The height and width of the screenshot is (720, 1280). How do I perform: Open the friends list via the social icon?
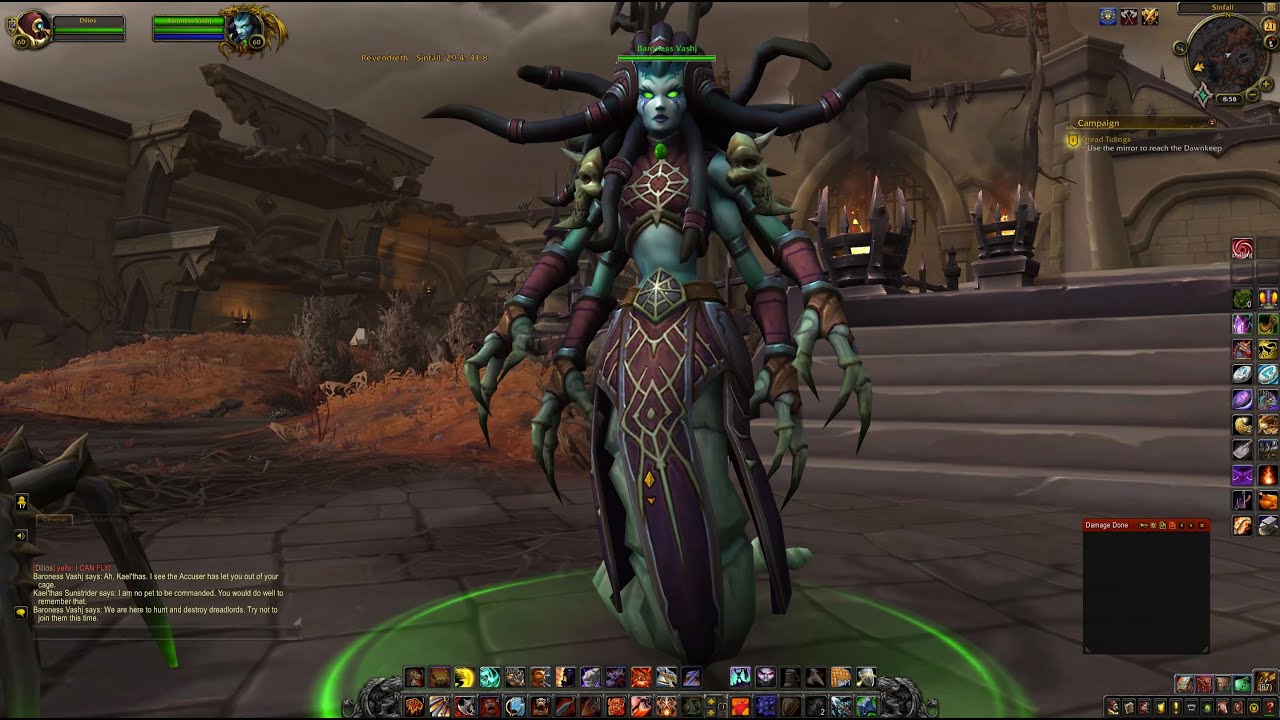(x=21, y=500)
